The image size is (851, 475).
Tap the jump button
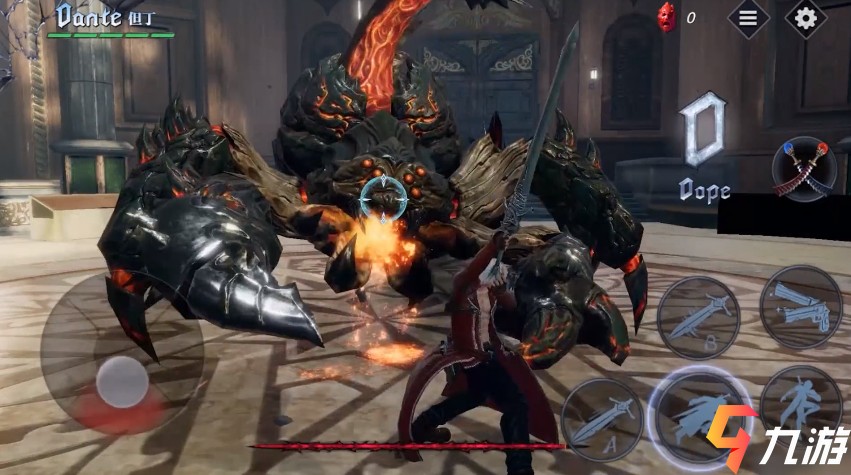tap(800, 398)
